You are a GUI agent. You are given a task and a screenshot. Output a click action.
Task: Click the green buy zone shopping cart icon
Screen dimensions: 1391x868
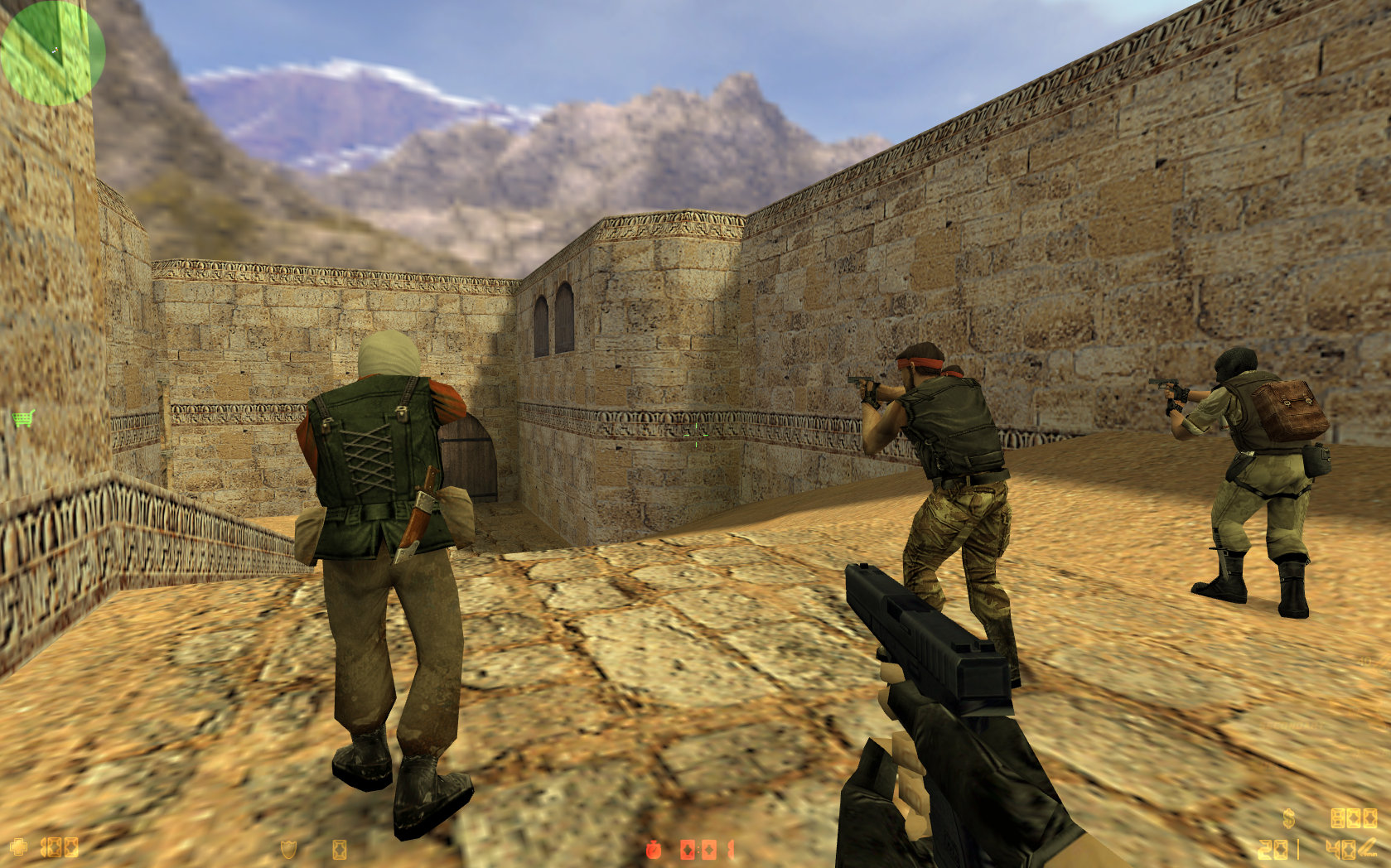(x=22, y=418)
